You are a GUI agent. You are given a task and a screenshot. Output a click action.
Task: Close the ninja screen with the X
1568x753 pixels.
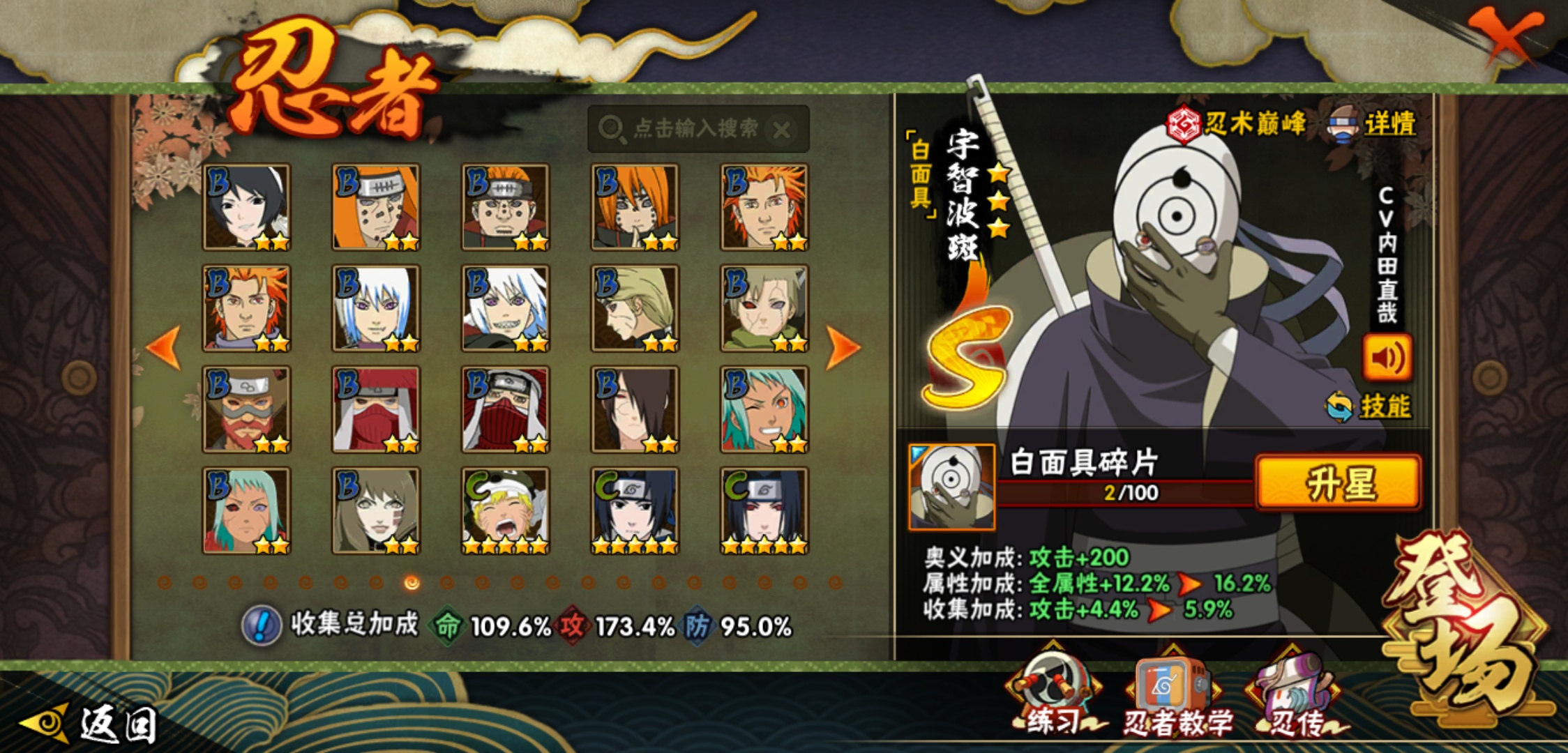1505,35
